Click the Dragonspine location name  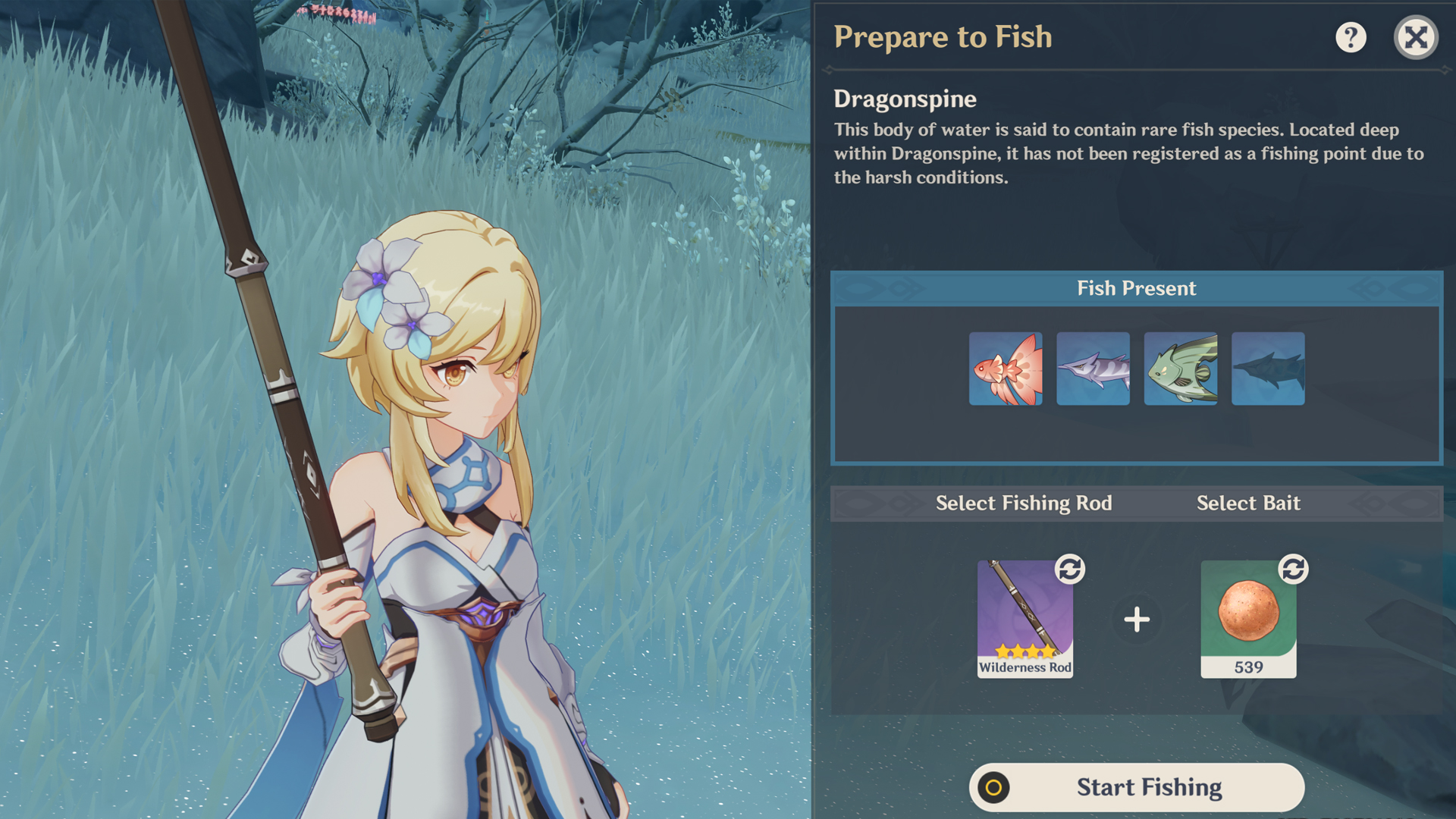point(905,99)
